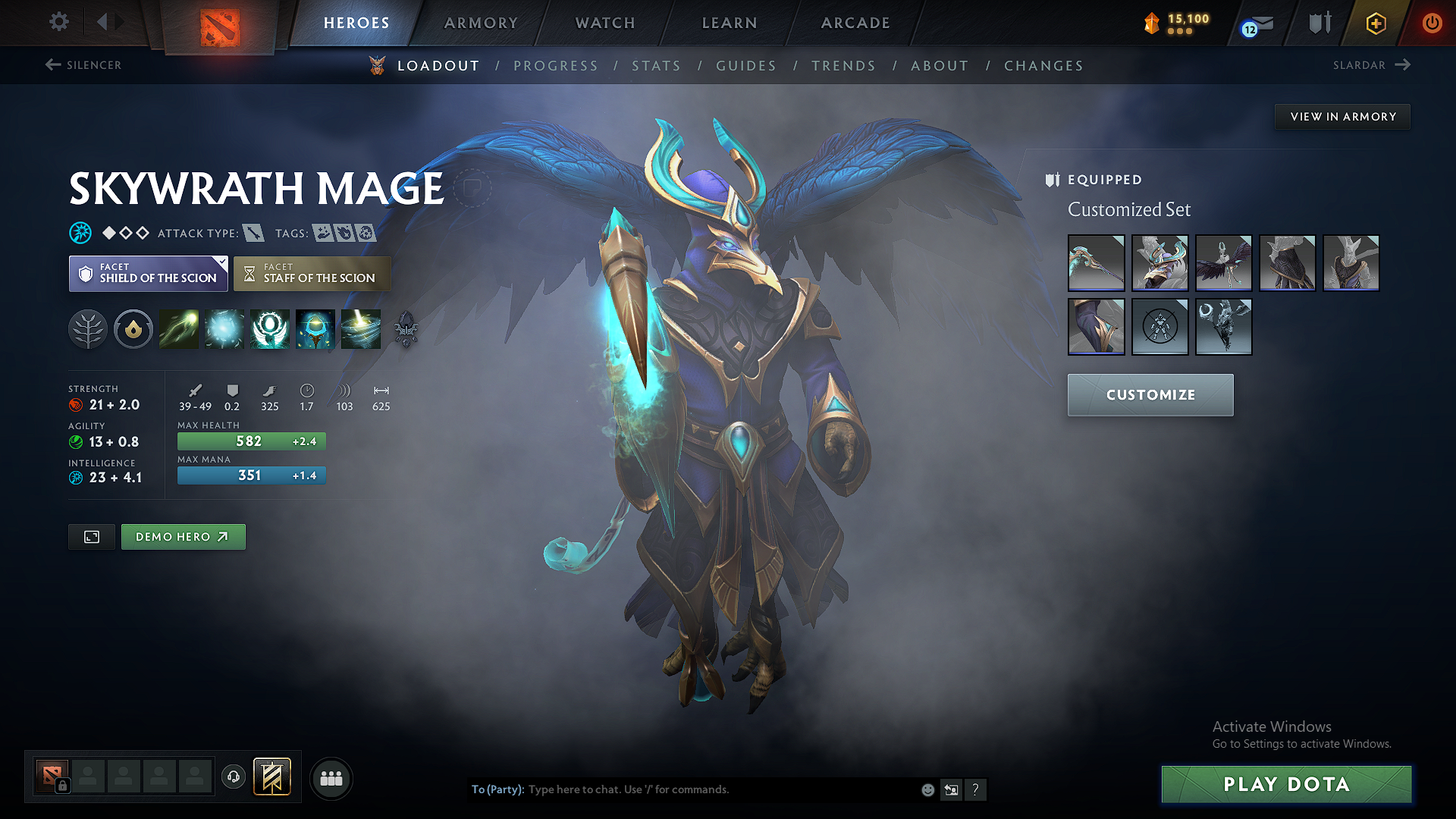Viewport: 1456px width, 819px height.
Task: Click the innate ability droplet icon
Action: (x=133, y=328)
